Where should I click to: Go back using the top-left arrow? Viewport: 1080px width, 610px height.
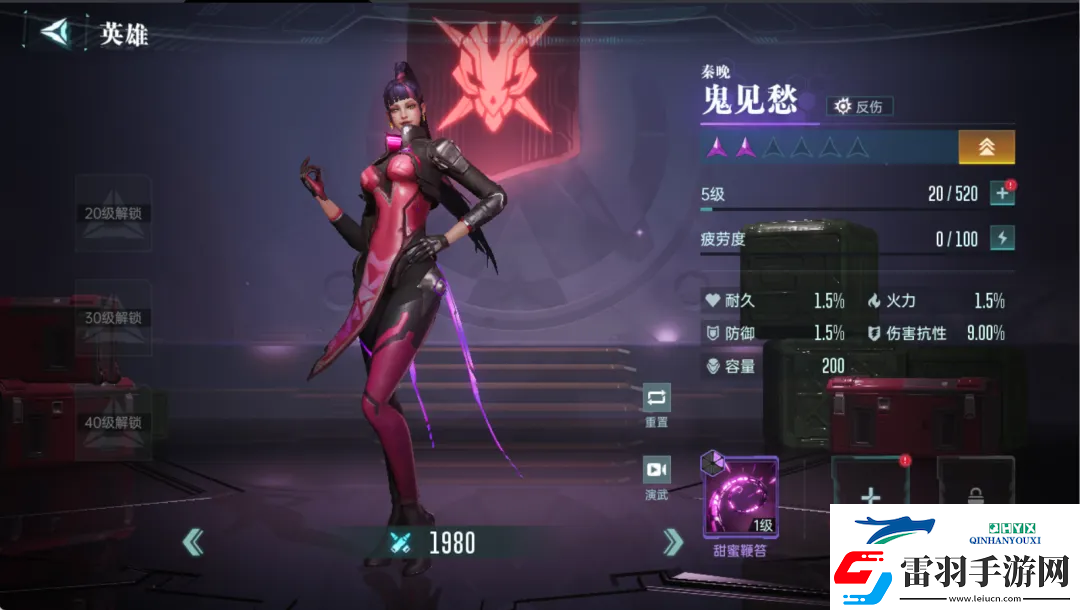[x=58, y=32]
